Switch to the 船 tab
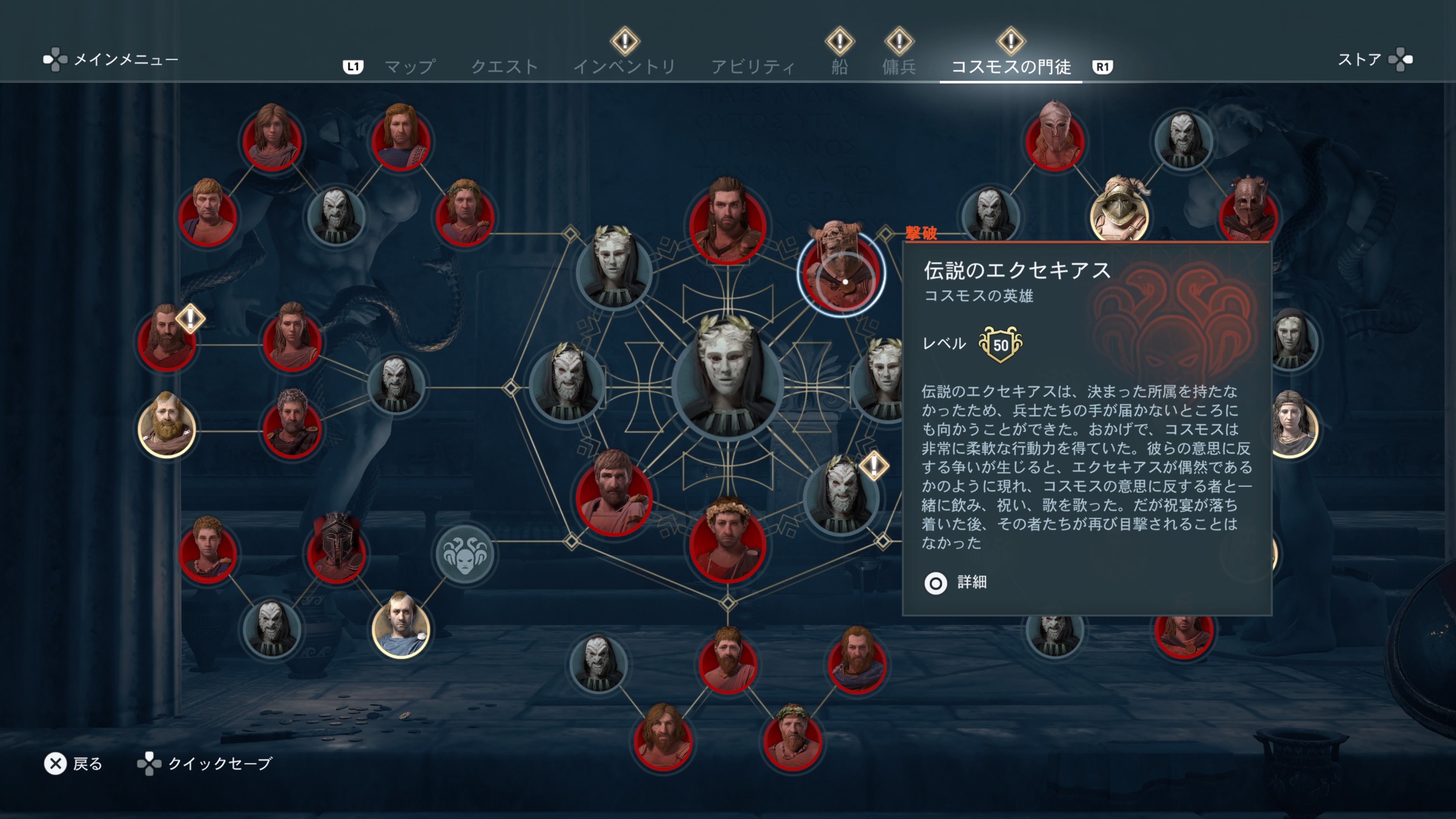Screen dimensions: 1456x819 pos(839,65)
